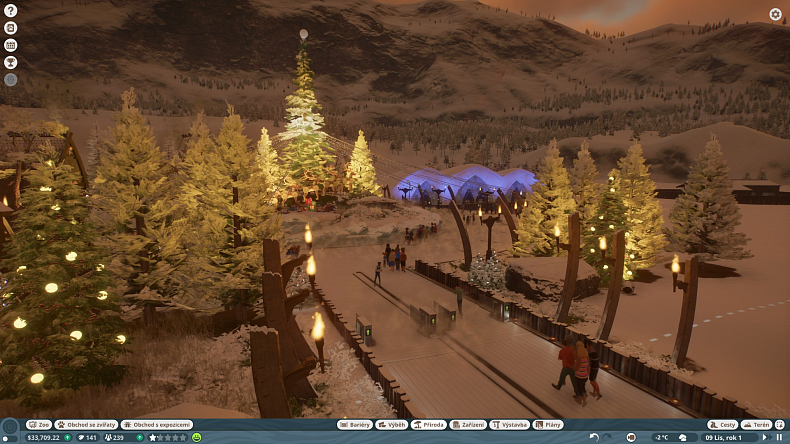This screenshot has width=790, height=444.
Task: Select the 'Terén' terrain tool
Action: pyautogui.click(x=756, y=425)
